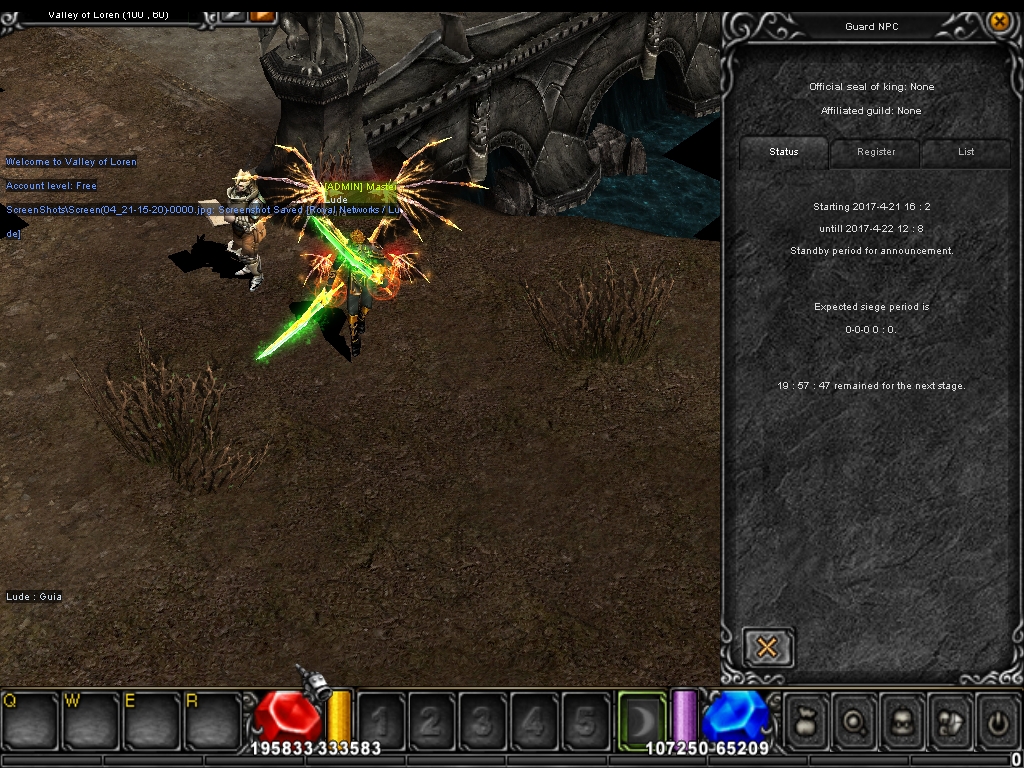Click the magnifier icon in the menu bar
Screen dimensions: 1024x768
855,720
